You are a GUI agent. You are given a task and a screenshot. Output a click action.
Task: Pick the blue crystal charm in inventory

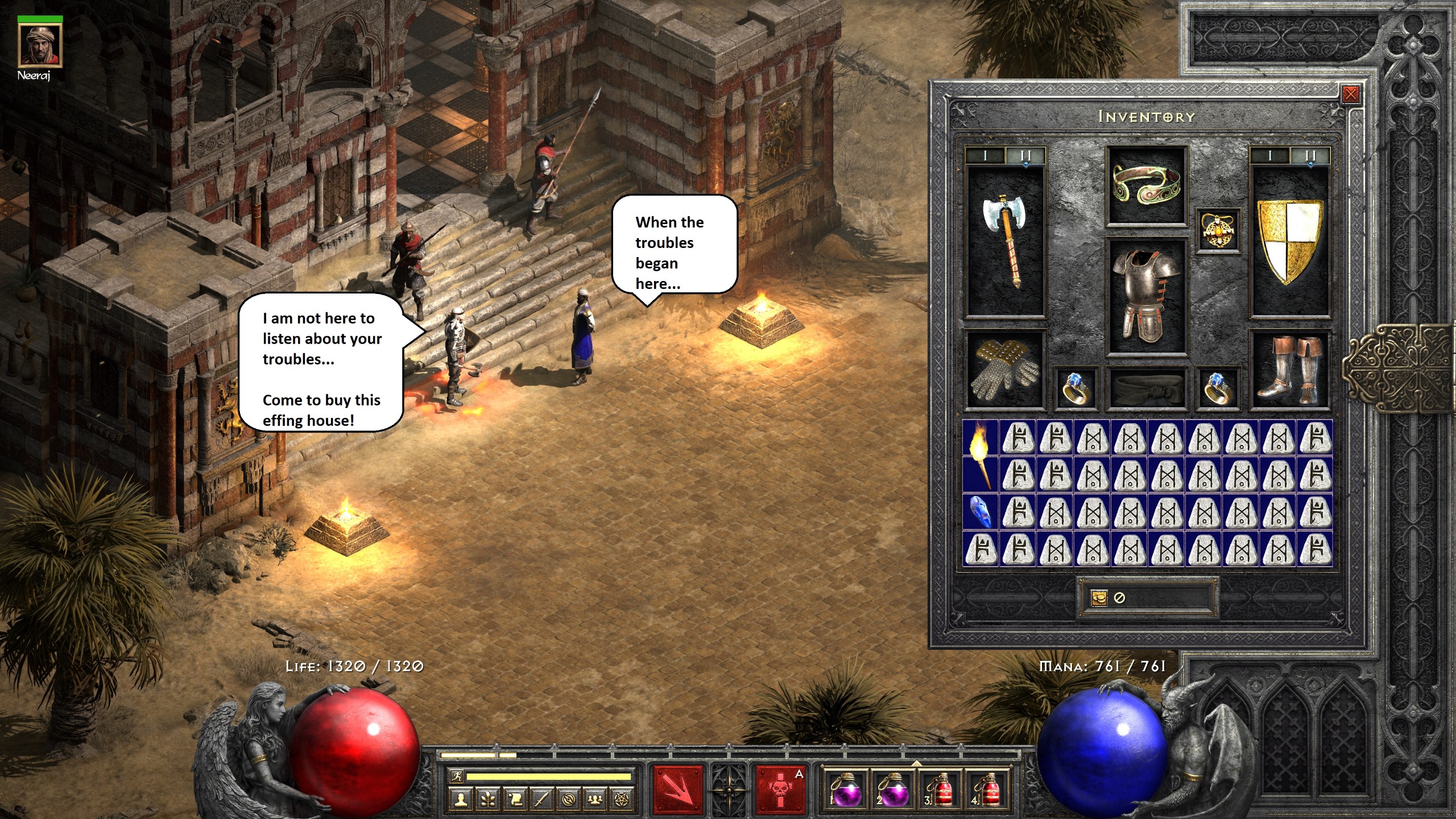[x=980, y=511]
